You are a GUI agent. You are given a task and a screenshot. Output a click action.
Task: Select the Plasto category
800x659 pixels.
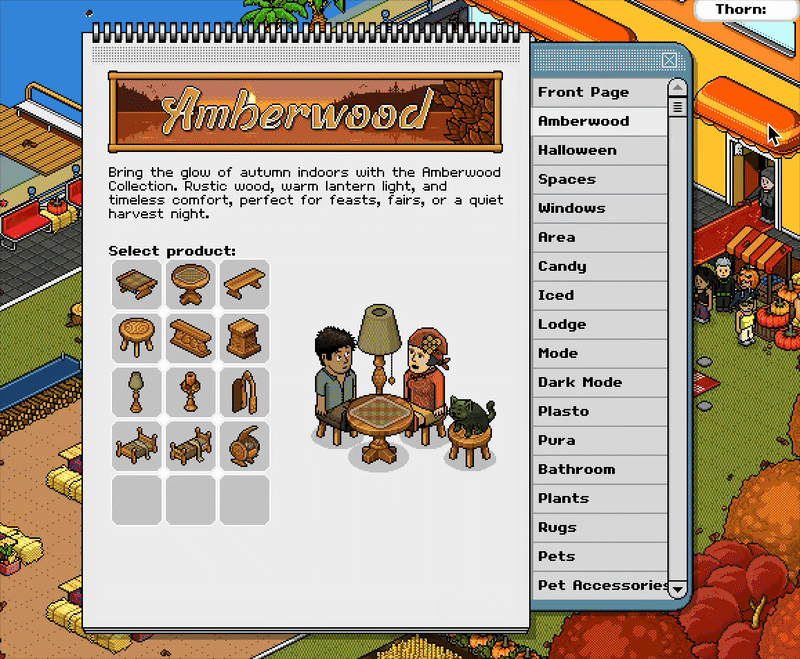(x=598, y=411)
